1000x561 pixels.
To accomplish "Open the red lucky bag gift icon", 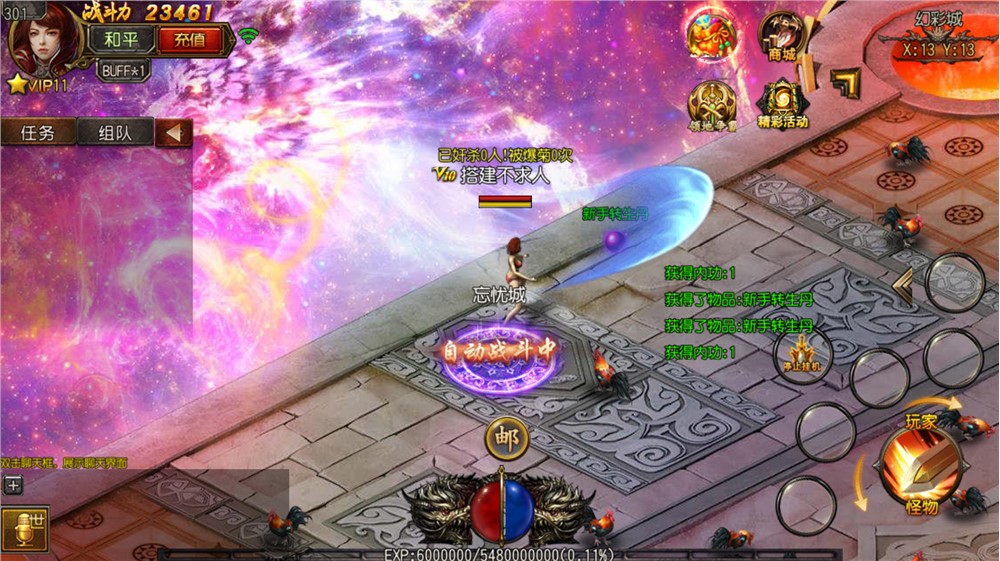I will [x=711, y=33].
